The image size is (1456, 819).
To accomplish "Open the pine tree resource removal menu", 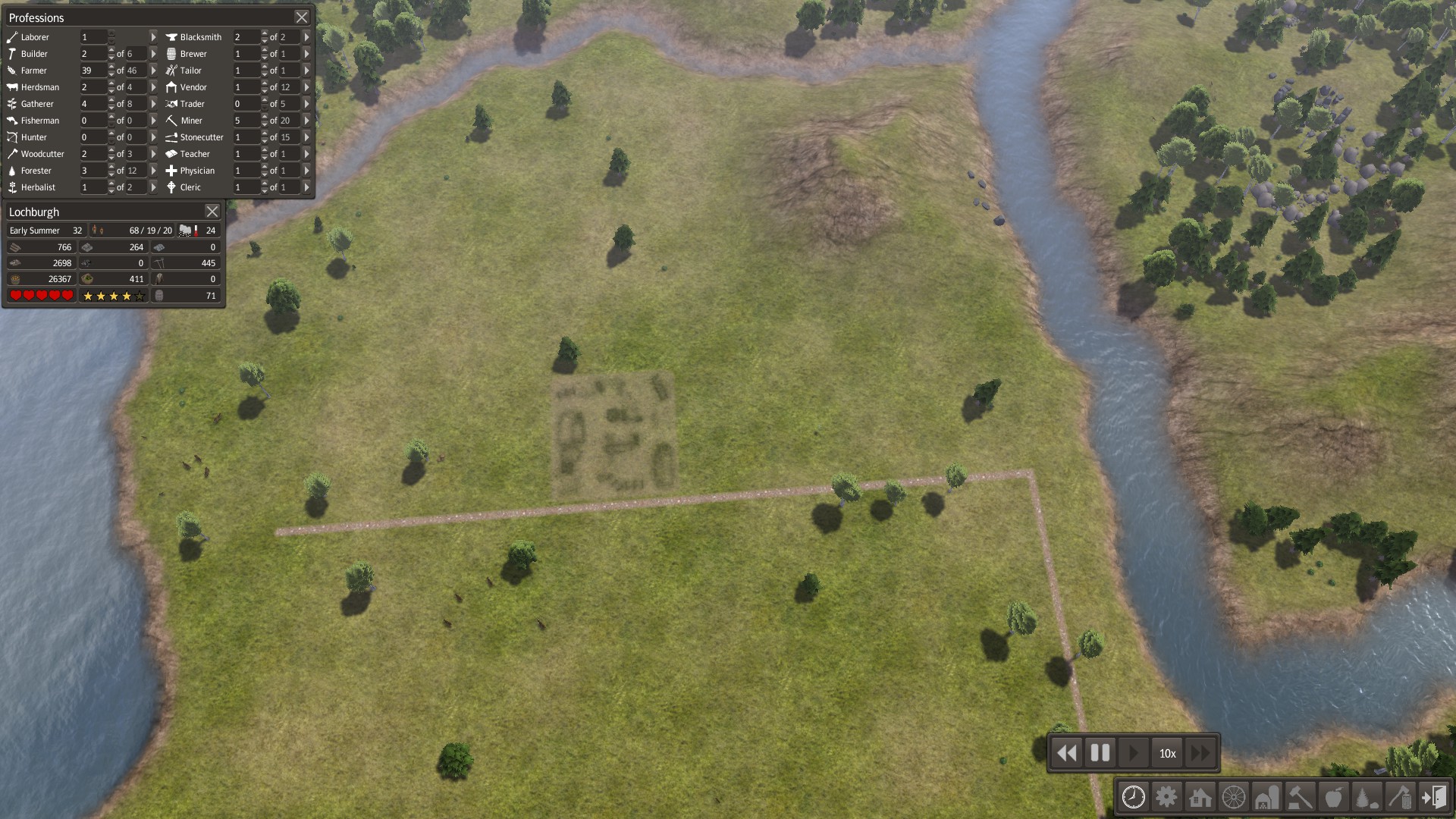I will point(1367,797).
